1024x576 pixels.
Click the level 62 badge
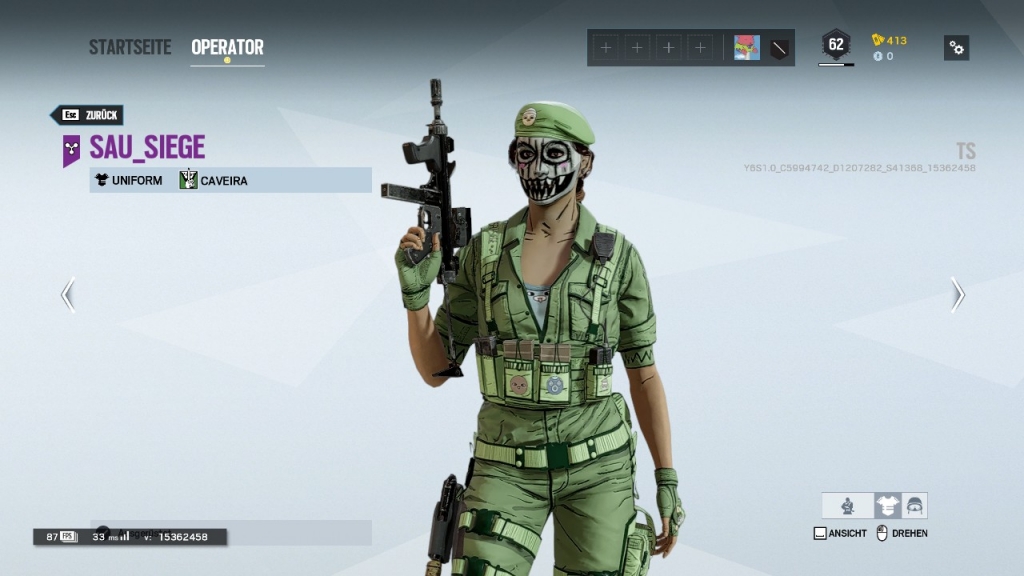(x=836, y=45)
